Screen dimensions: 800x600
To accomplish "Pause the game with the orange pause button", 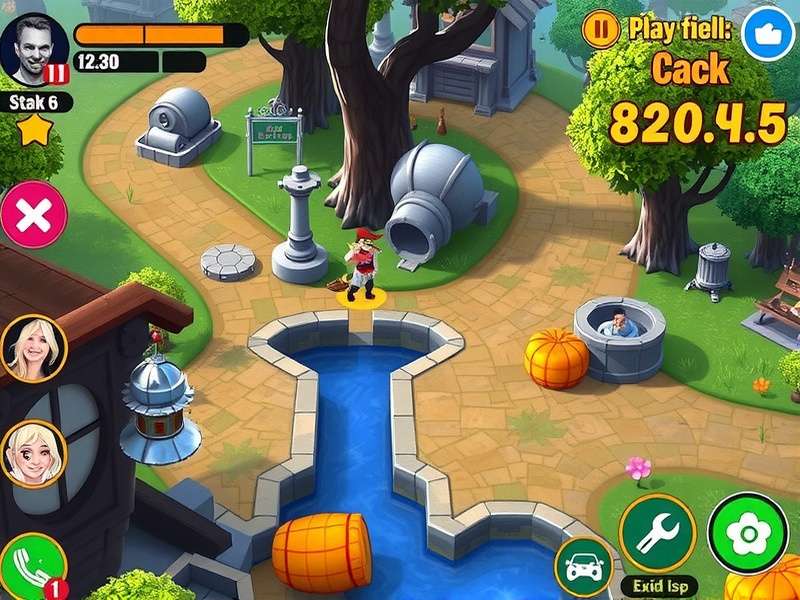I will tap(600, 30).
